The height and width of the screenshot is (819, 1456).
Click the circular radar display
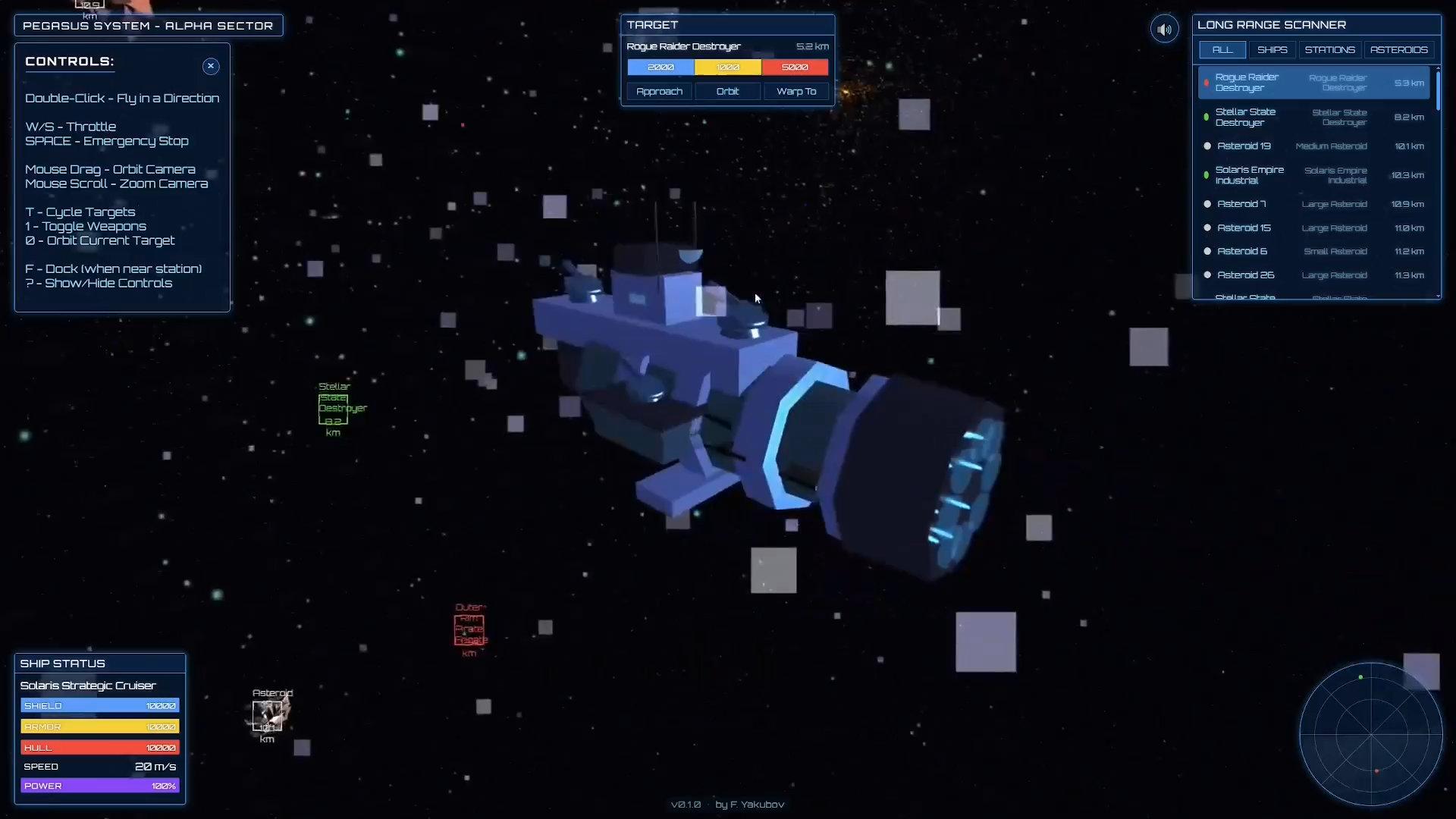coord(1371,734)
